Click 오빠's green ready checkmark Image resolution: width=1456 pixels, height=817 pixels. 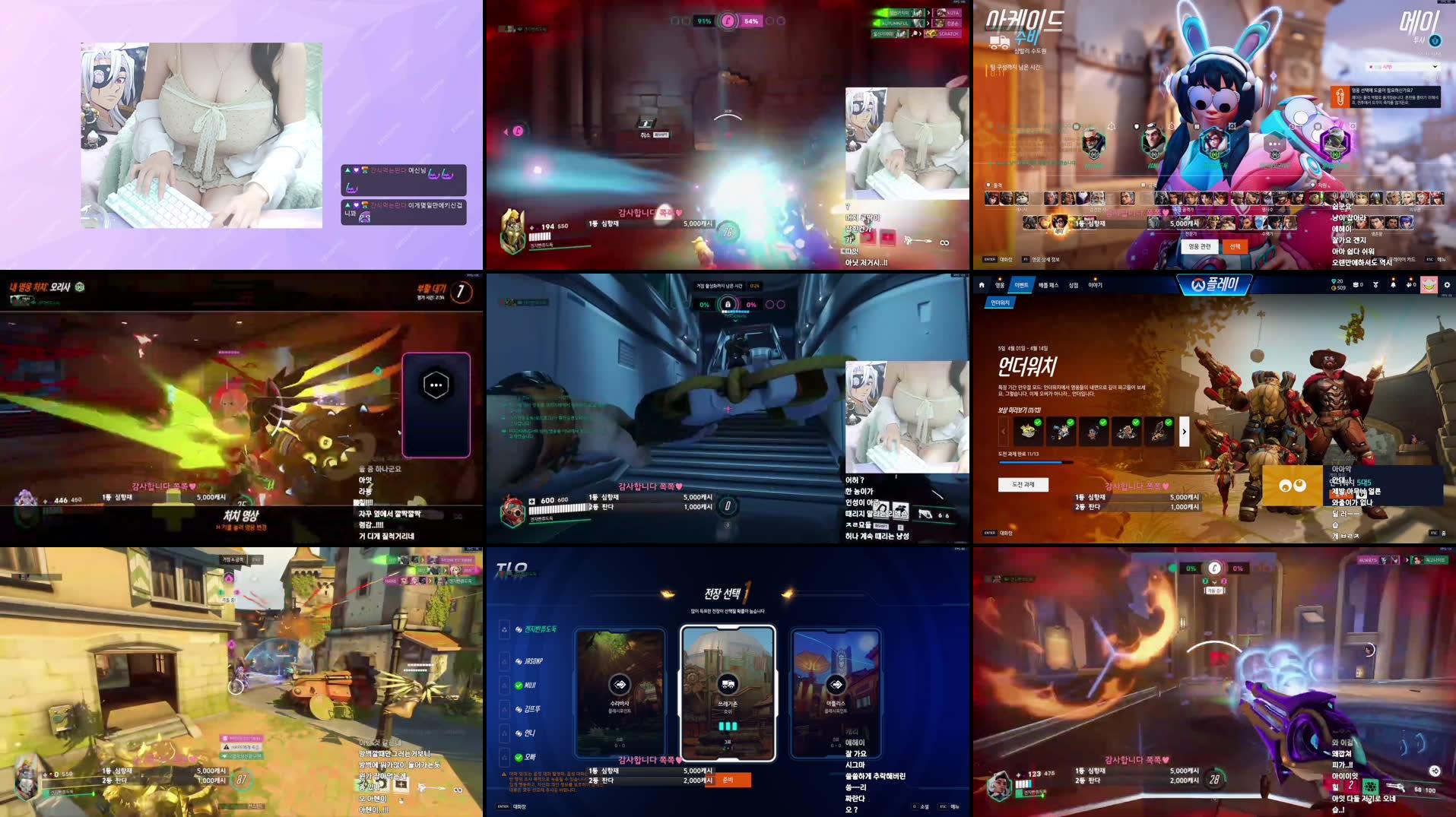point(519,758)
